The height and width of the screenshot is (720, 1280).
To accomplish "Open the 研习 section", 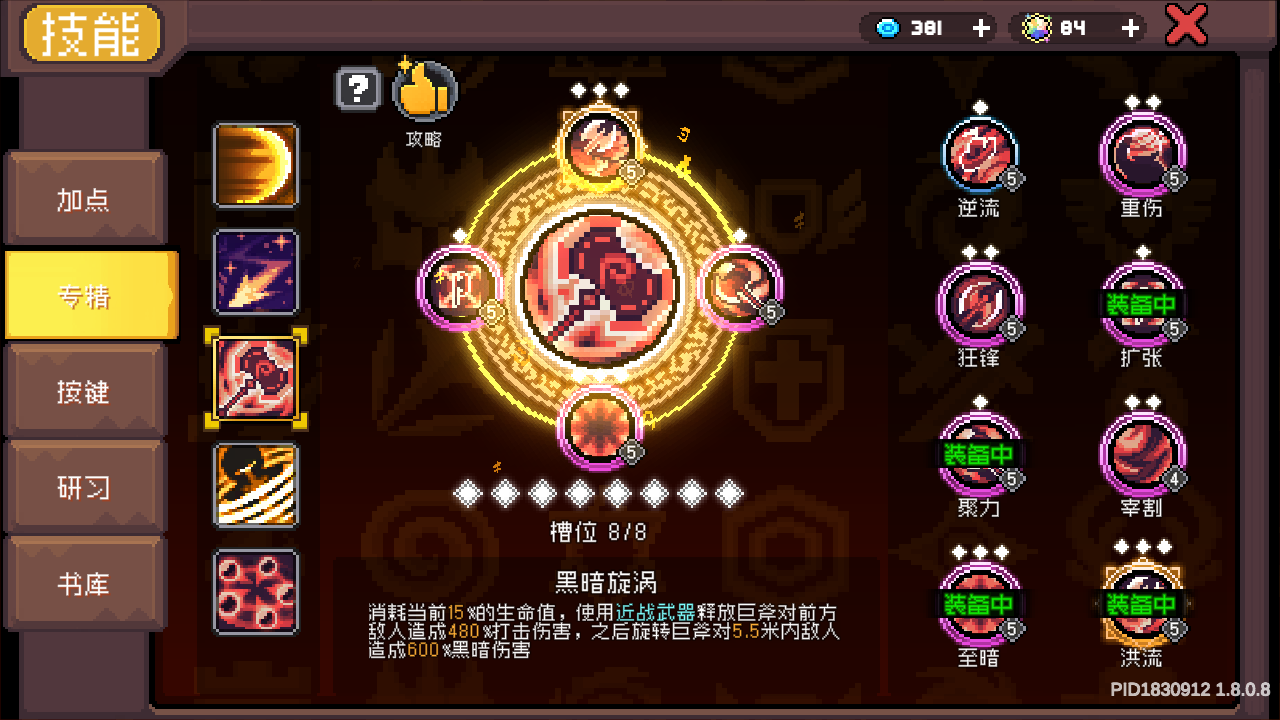I will tap(85, 485).
